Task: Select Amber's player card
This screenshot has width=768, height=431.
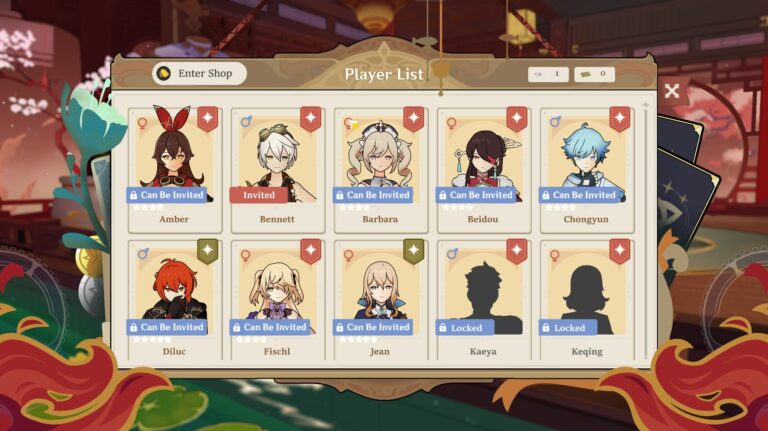Action: [175, 167]
